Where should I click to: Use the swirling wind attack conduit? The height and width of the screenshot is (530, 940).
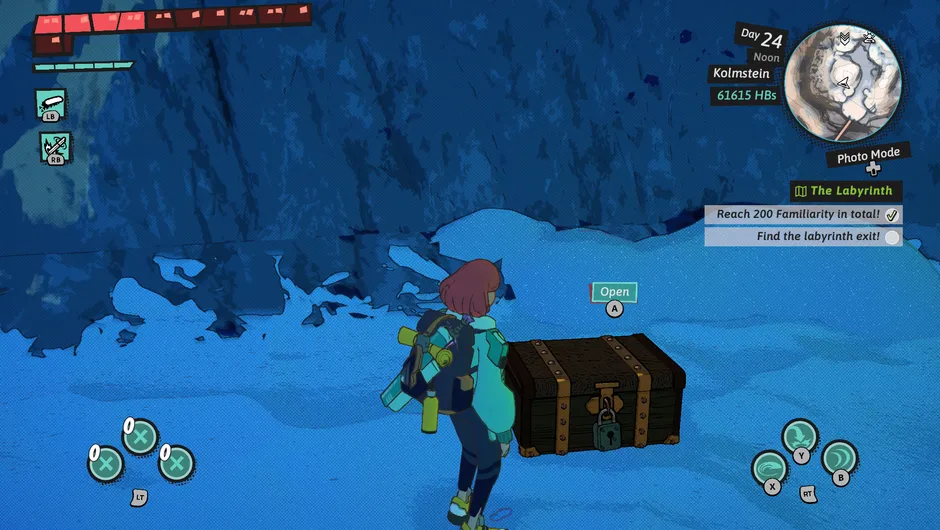[770, 469]
